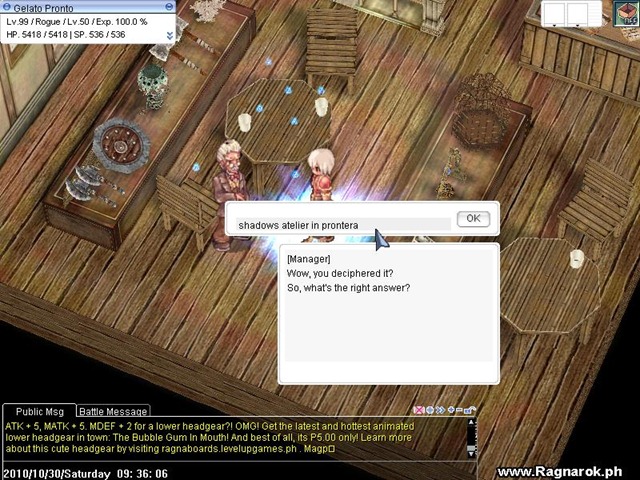This screenshot has height=480, width=640.
Task: Select the Public Msg chat tab
Action: pos(40,411)
